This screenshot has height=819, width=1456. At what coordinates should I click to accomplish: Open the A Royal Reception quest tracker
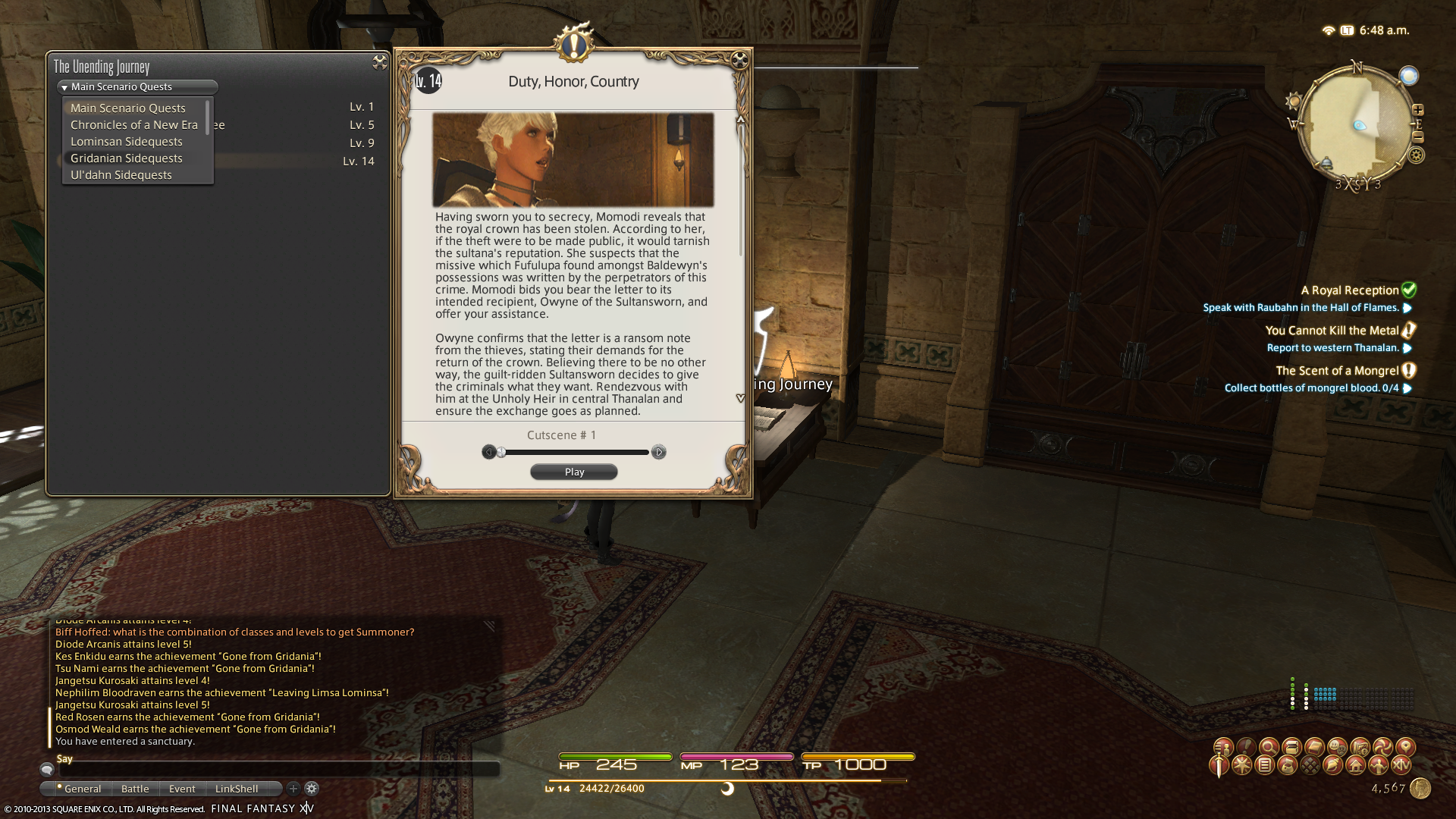(1350, 290)
